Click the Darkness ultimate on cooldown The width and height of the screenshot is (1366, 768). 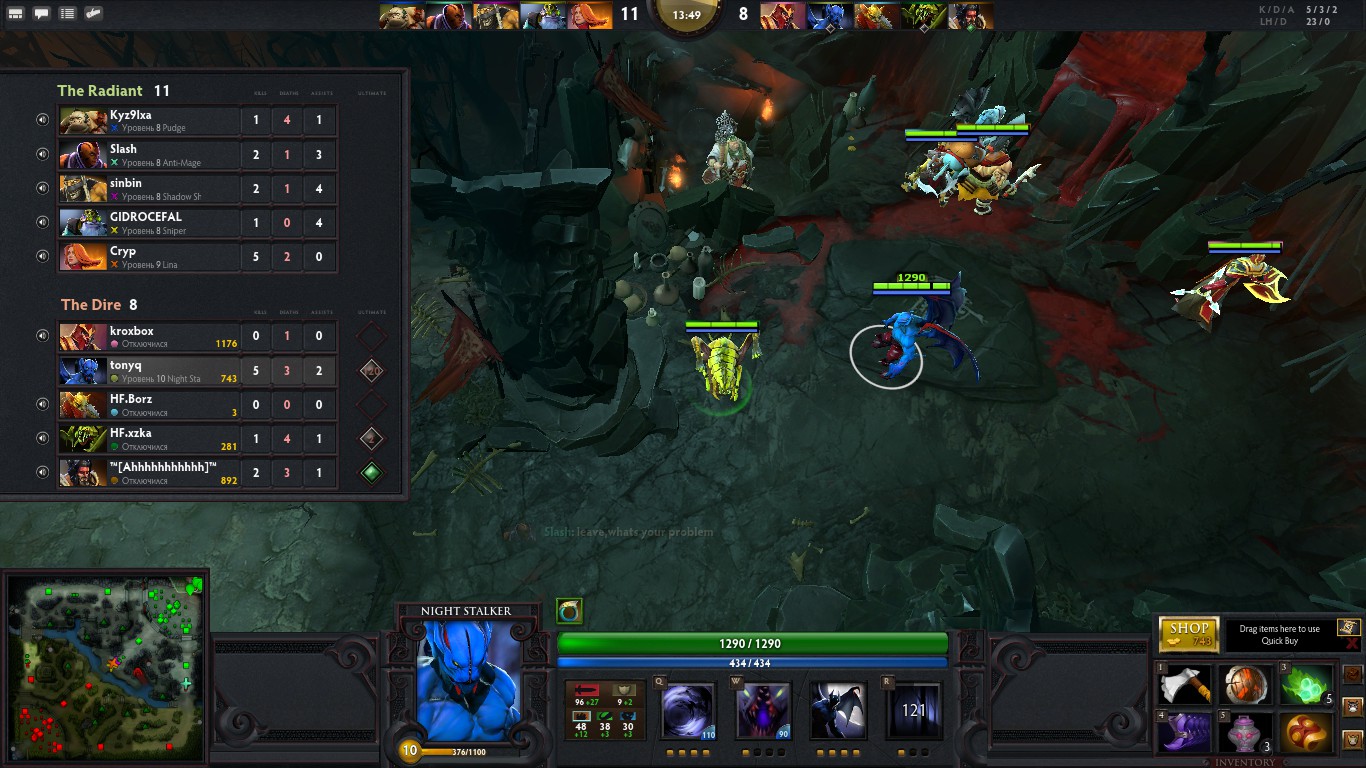click(x=913, y=711)
